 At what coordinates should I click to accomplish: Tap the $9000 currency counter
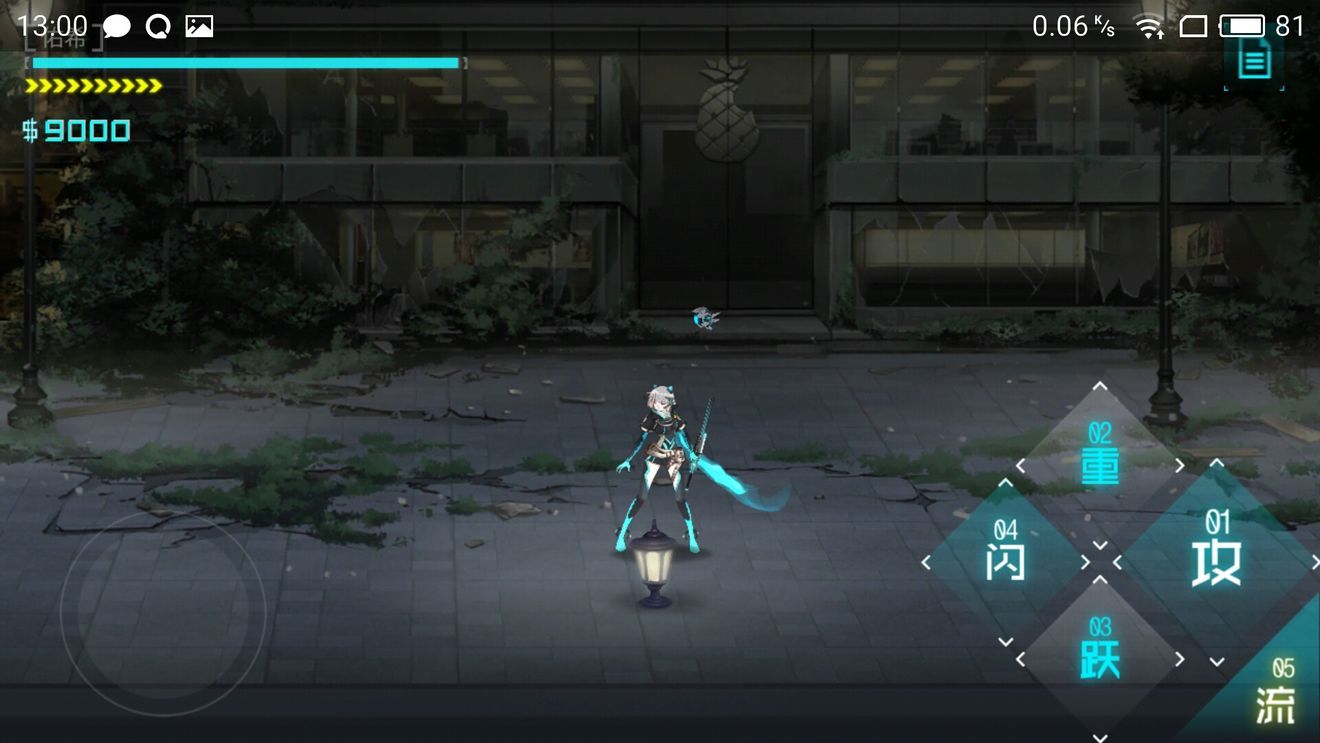click(x=76, y=129)
